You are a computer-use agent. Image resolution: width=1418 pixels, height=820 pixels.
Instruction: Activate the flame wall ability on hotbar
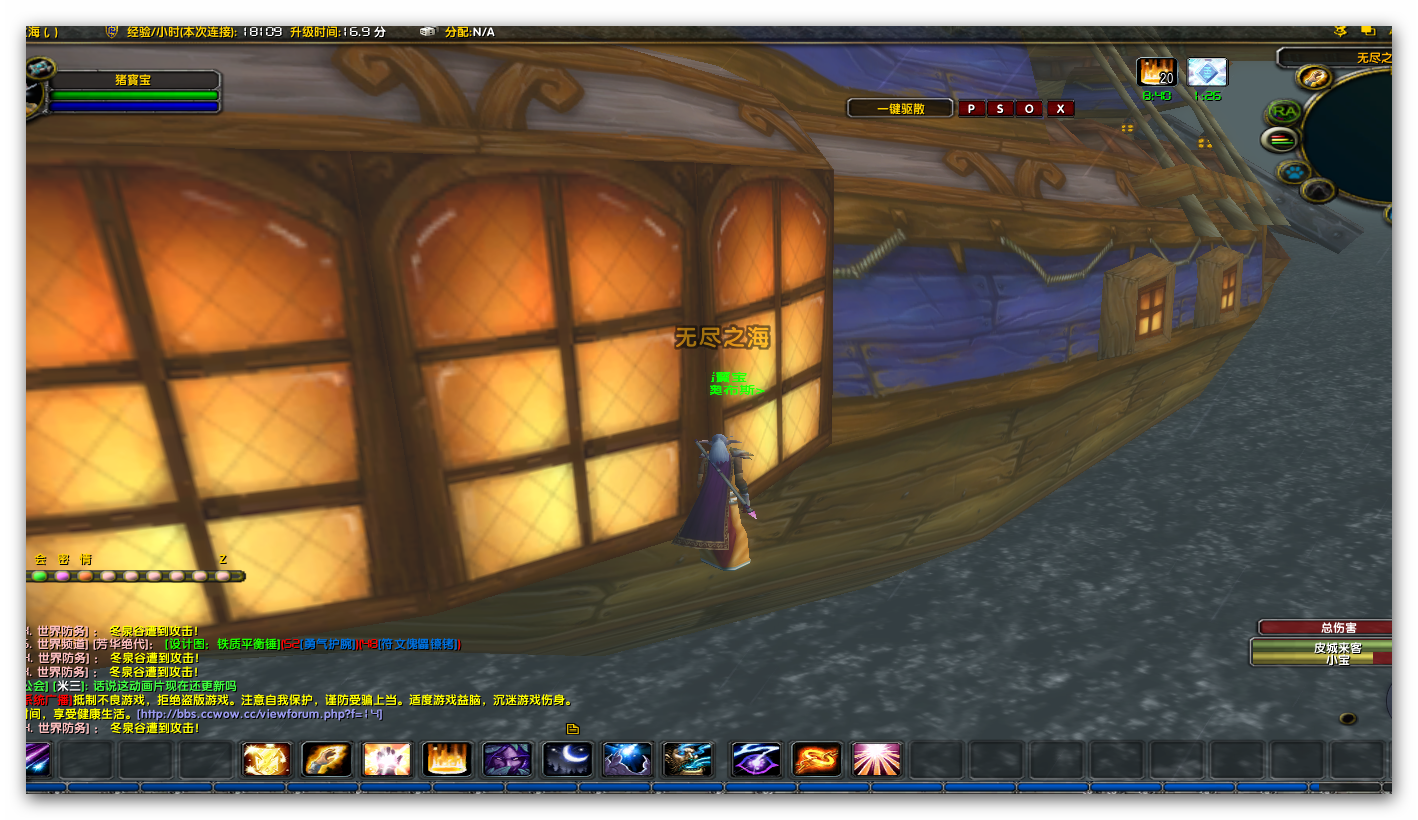[447, 760]
